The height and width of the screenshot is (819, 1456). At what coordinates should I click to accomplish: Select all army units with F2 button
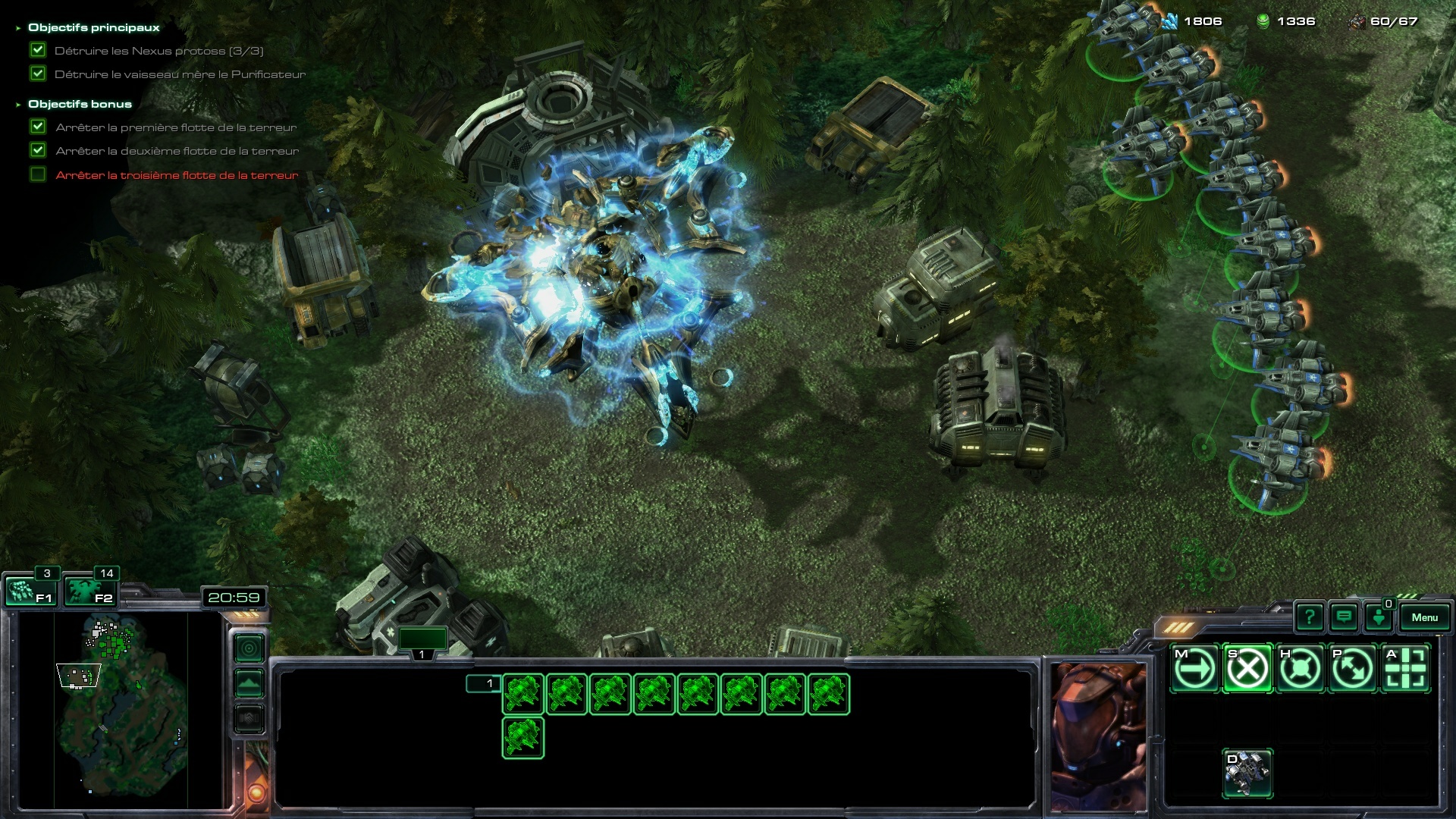(x=90, y=591)
